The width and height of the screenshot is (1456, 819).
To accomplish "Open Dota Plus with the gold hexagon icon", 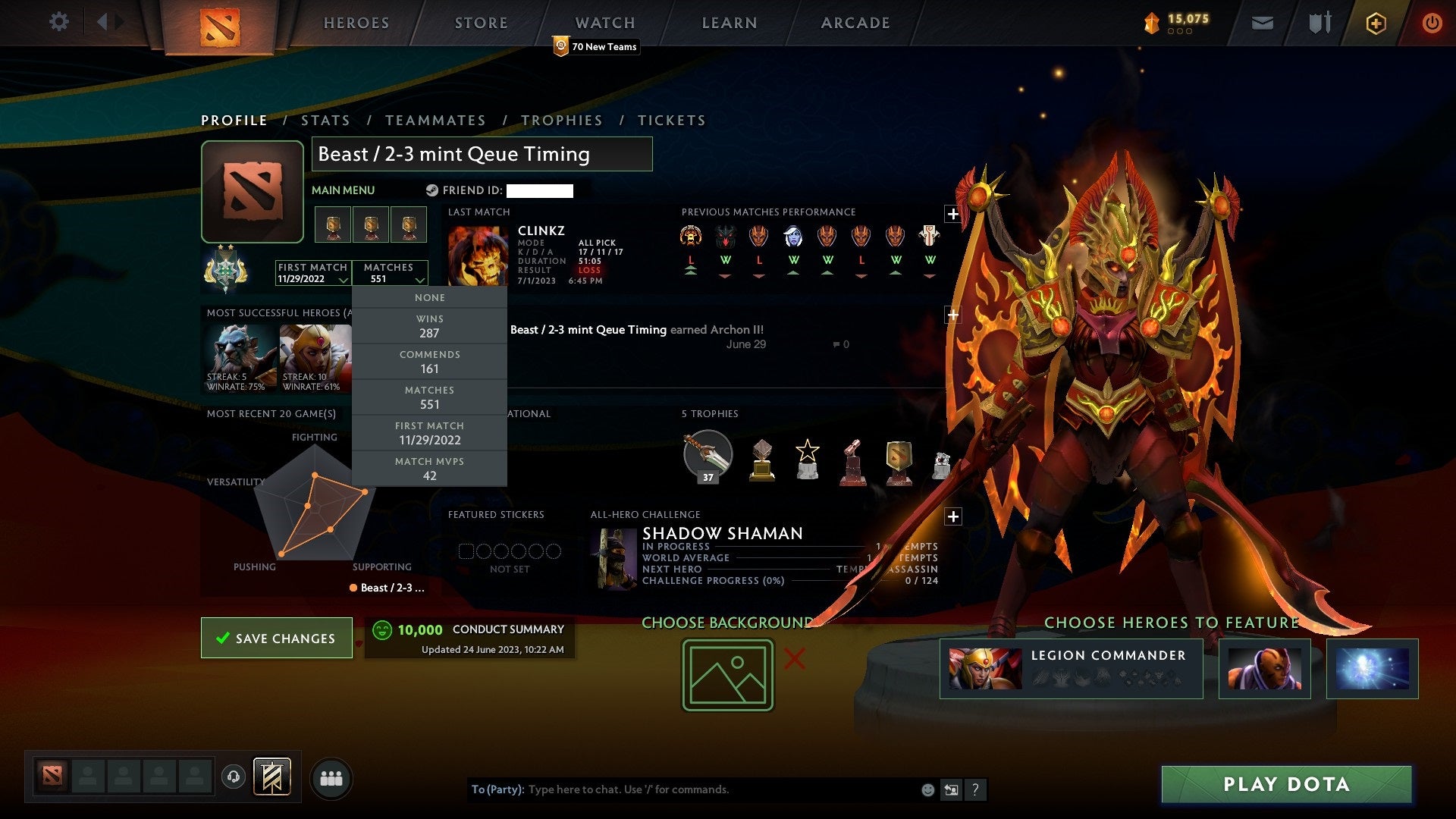I will pos(1376,23).
